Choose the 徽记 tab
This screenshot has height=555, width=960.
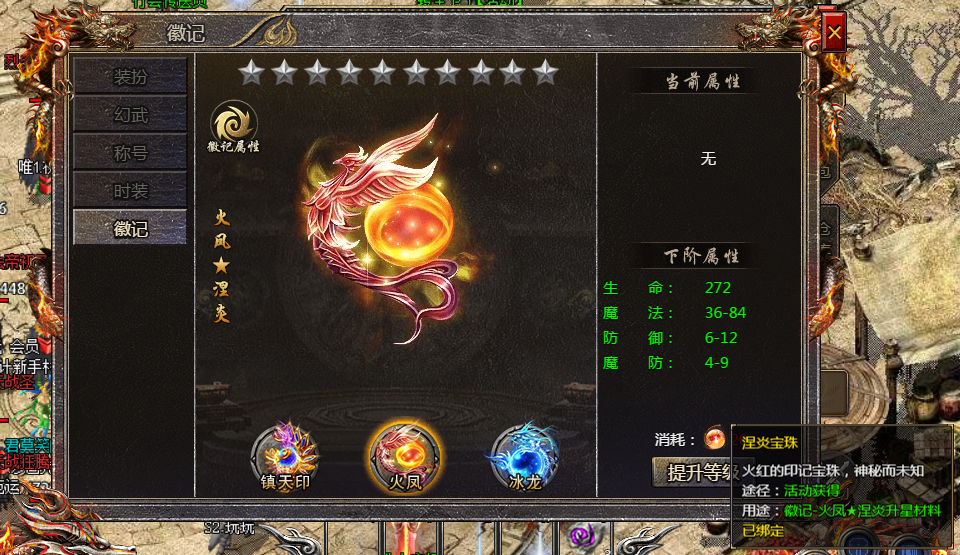pyautogui.click(x=130, y=228)
